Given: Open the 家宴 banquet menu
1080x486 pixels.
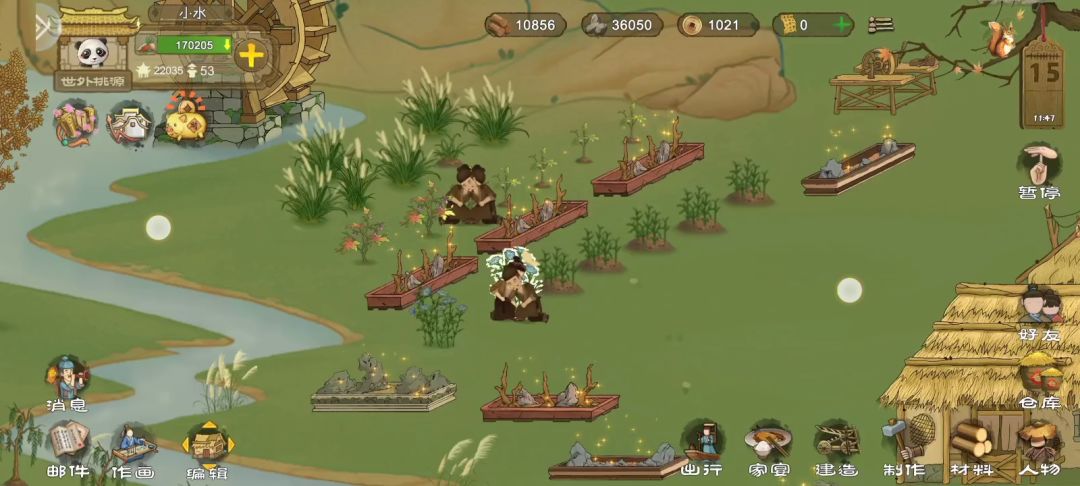Looking at the screenshot, I should tap(768, 446).
